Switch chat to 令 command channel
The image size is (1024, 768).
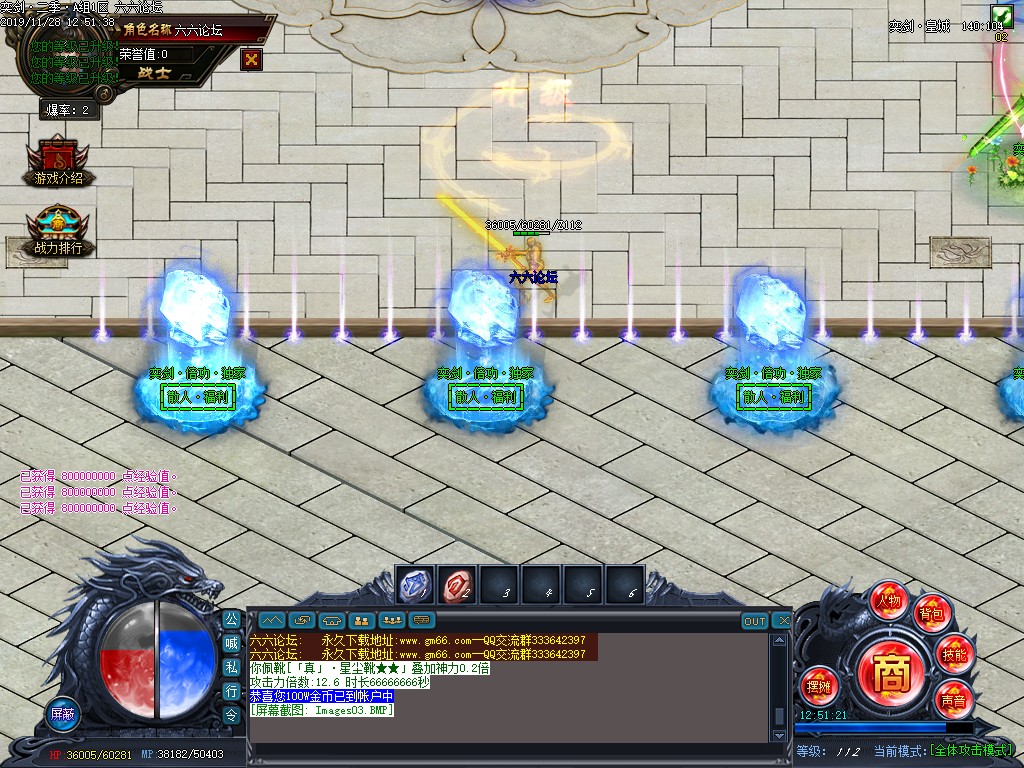click(x=231, y=714)
